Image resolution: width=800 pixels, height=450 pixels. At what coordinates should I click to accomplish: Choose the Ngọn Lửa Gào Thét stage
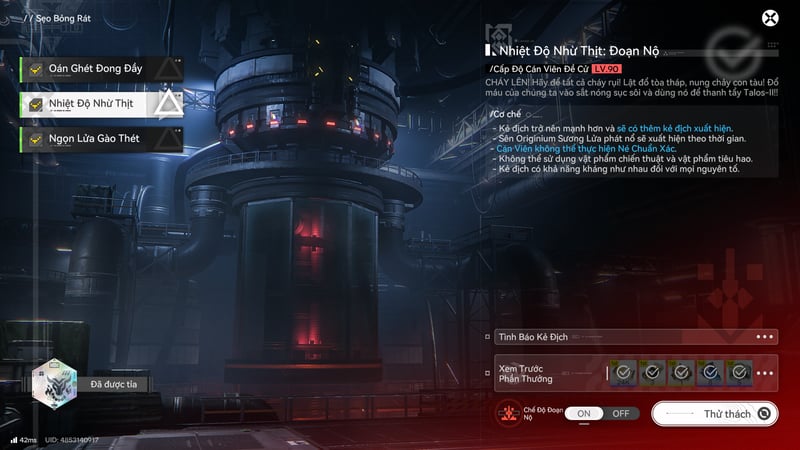click(x=95, y=137)
